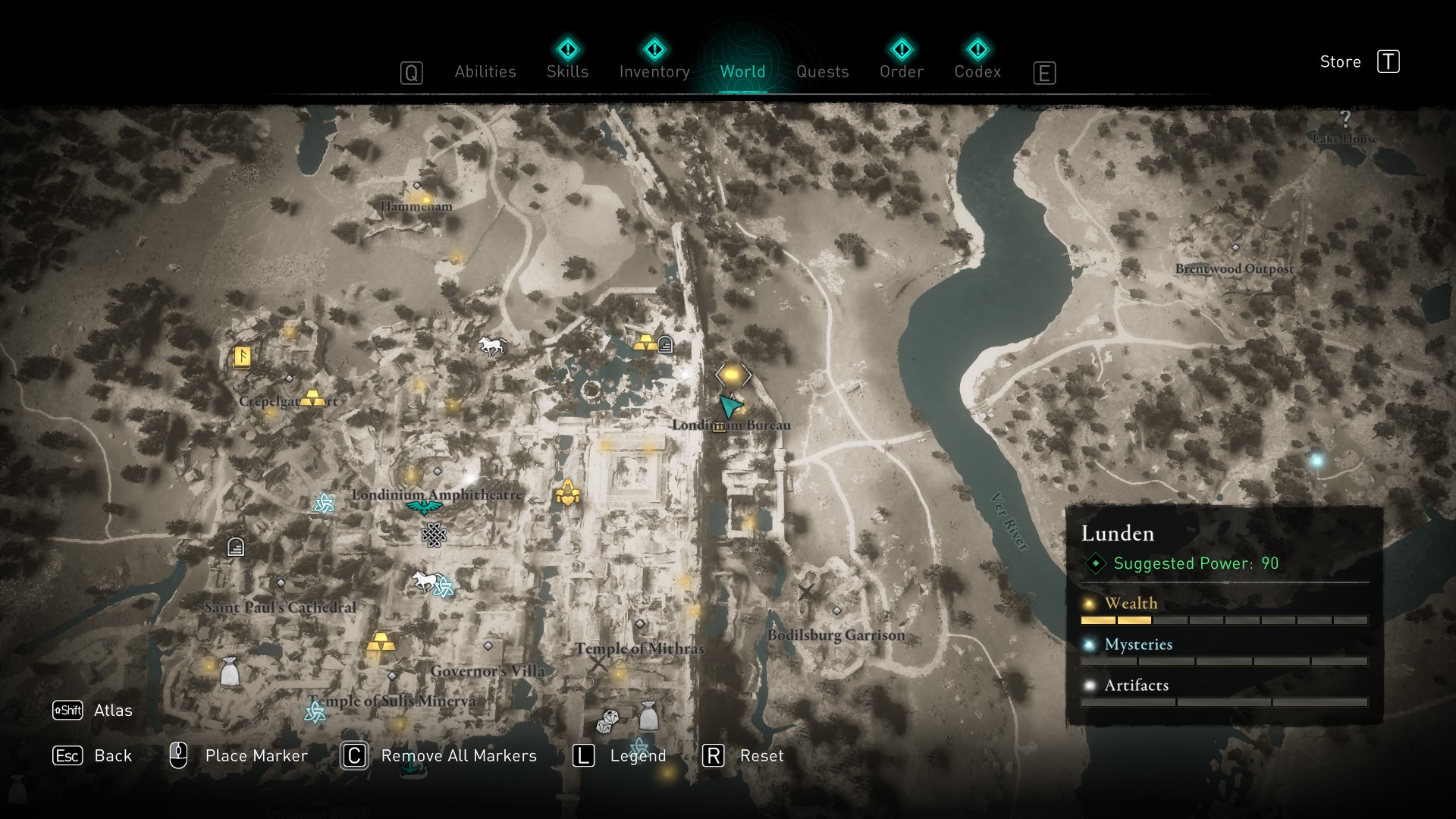1456x819 pixels.
Task: Click the Londinium Amphitheatre synchronization point
Action: (x=424, y=507)
